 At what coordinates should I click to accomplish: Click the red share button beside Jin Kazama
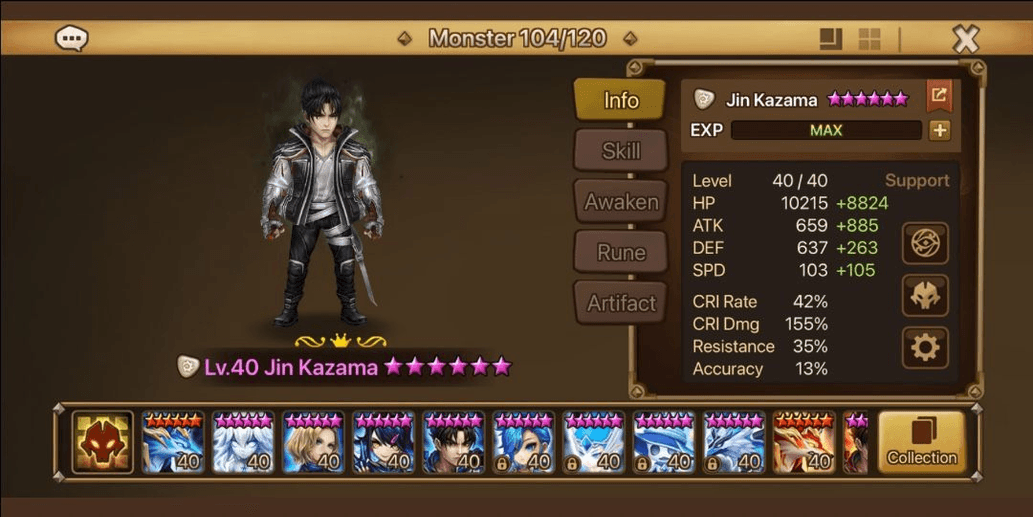click(939, 96)
